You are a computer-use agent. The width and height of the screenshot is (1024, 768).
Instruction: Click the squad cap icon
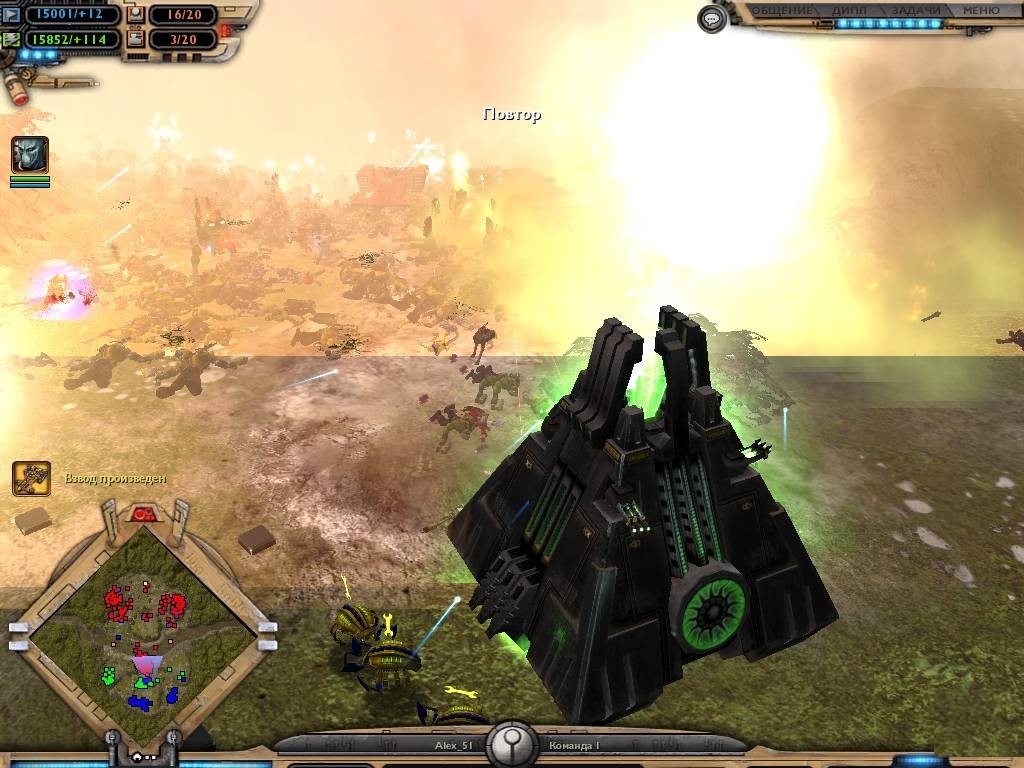pyautogui.click(x=135, y=16)
